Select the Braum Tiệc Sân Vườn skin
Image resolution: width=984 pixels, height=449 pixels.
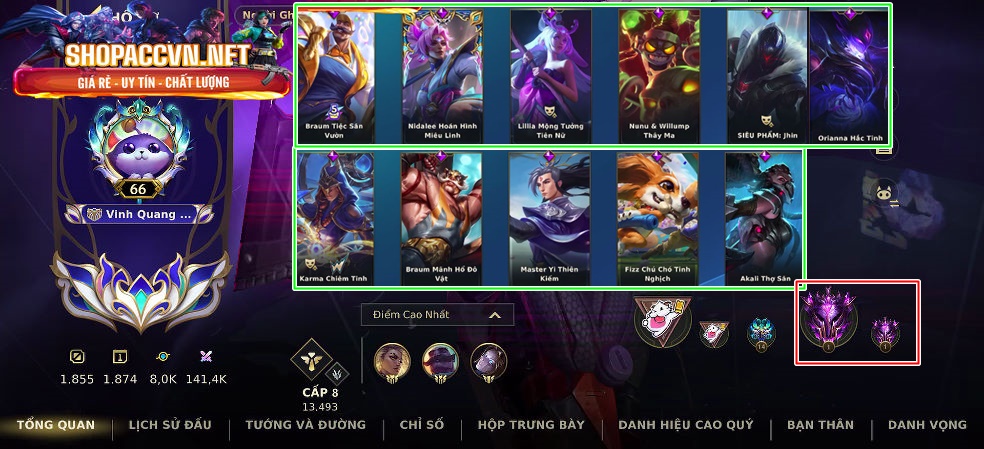[336, 75]
